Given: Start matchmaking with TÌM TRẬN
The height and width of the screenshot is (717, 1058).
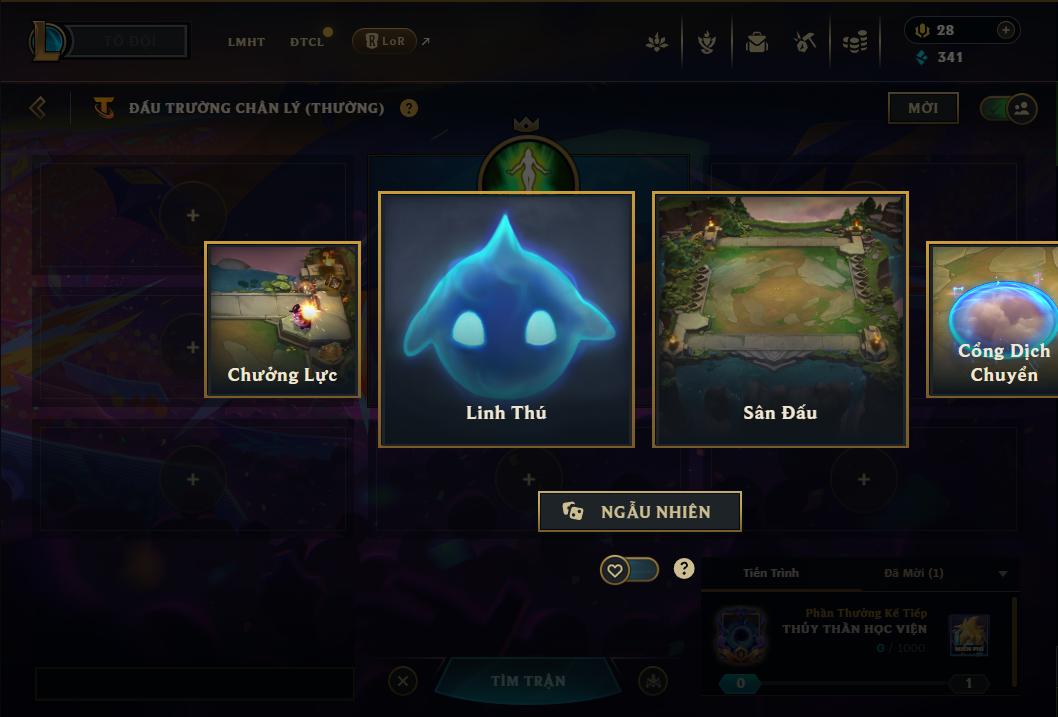Looking at the screenshot, I should coord(528,681).
